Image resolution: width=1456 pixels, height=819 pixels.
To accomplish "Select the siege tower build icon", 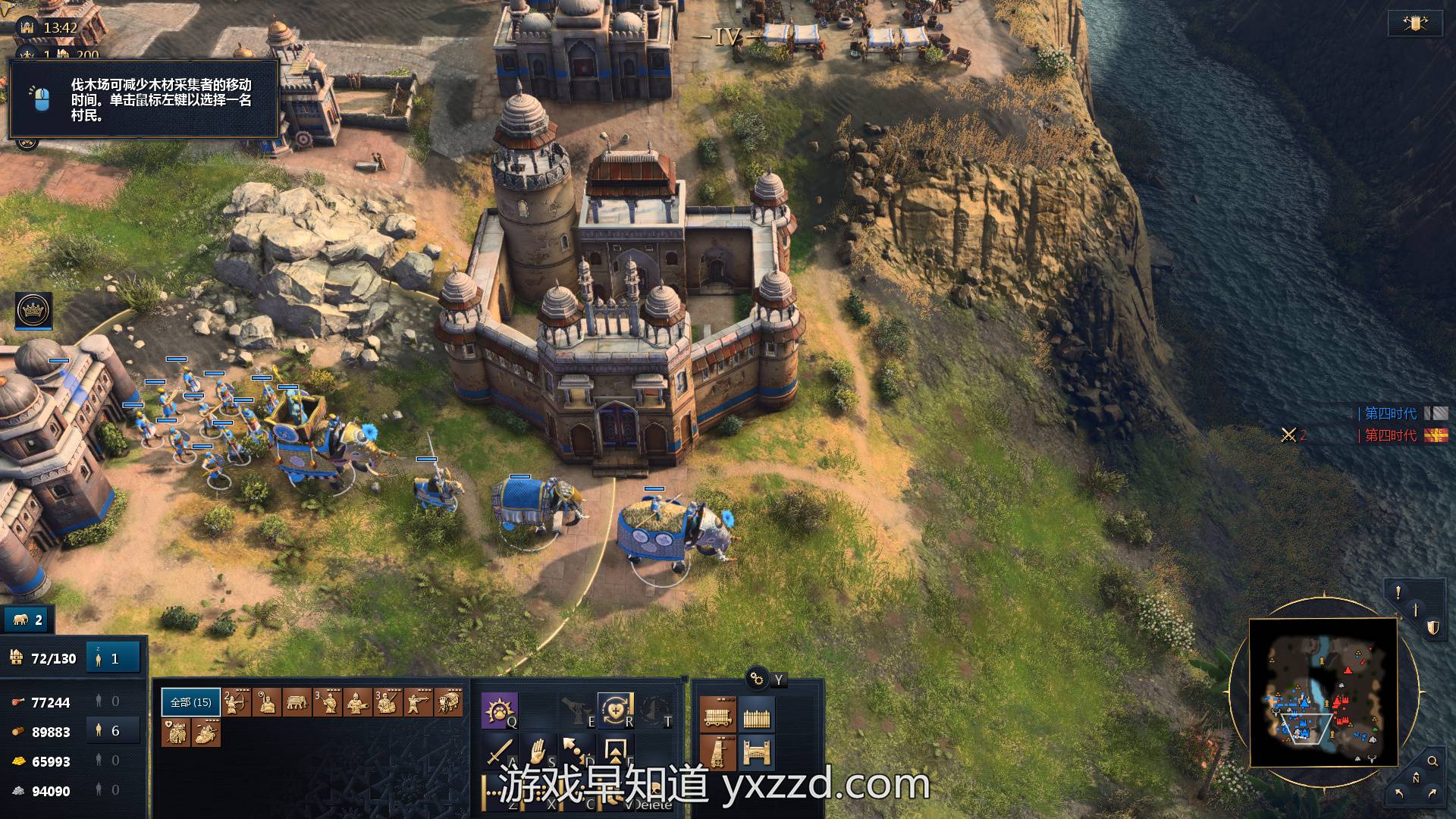I will coord(717,753).
